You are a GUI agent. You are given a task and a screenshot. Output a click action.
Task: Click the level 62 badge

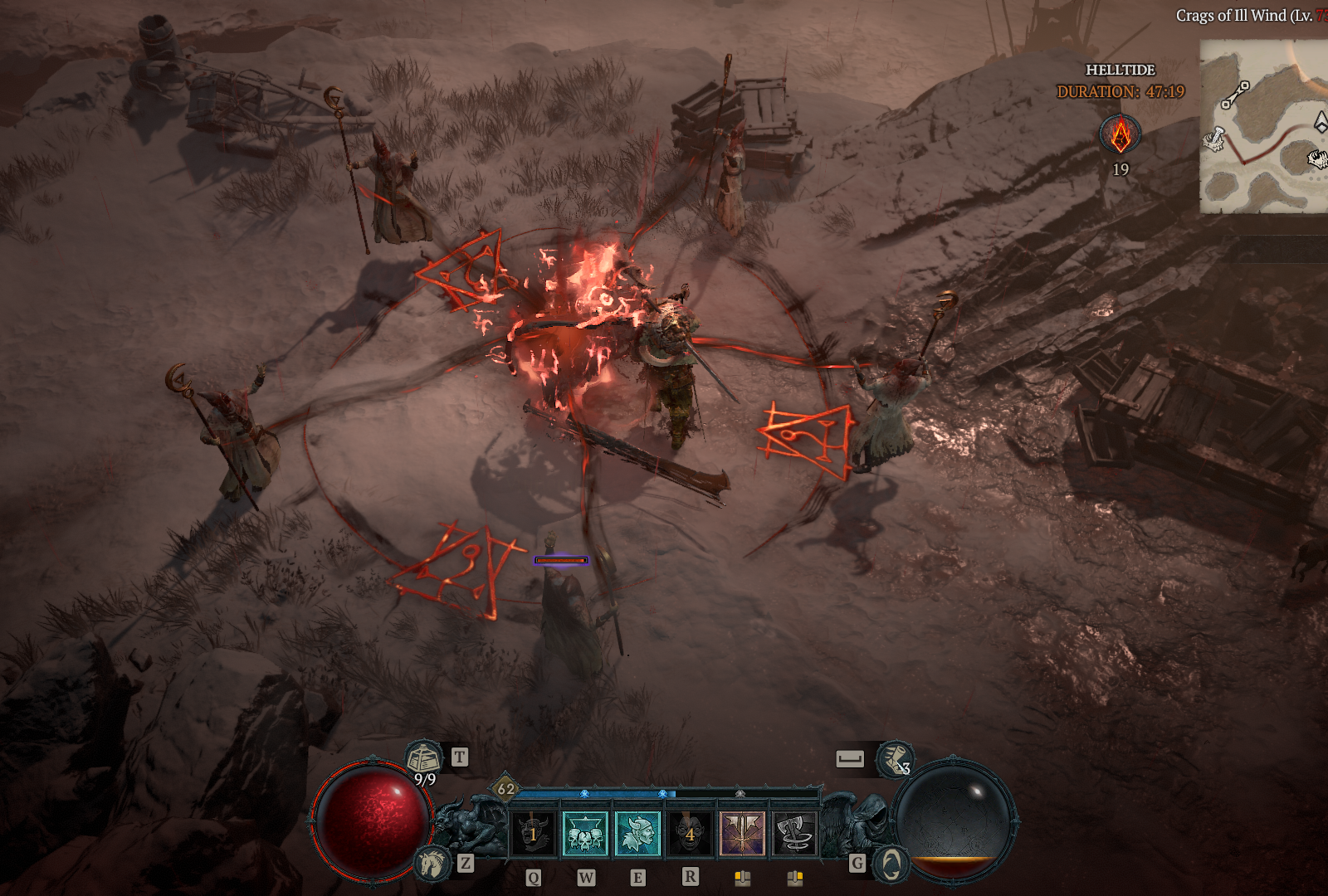click(x=505, y=789)
